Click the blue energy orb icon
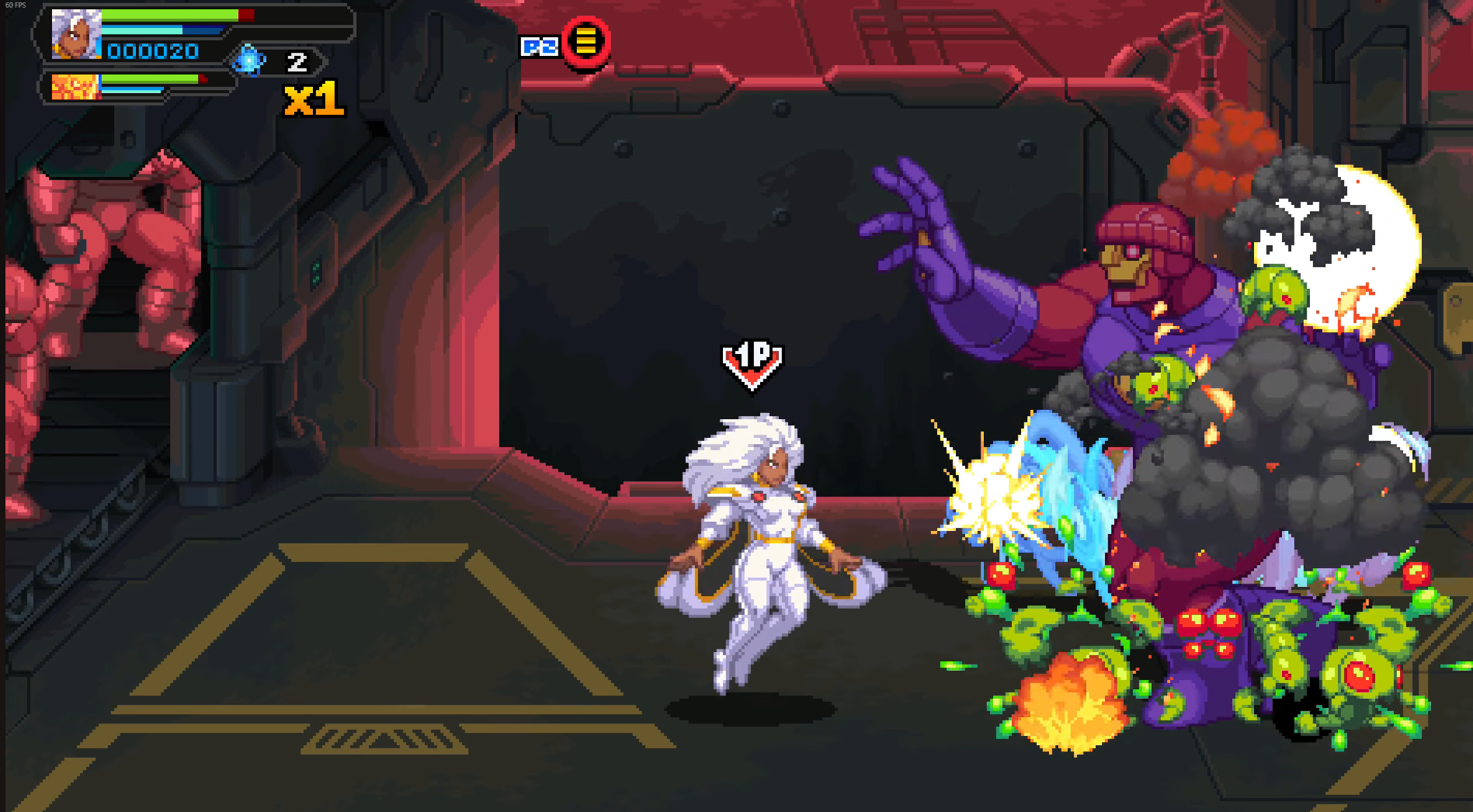The width and height of the screenshot is (1473, 812). coord(249,61)
